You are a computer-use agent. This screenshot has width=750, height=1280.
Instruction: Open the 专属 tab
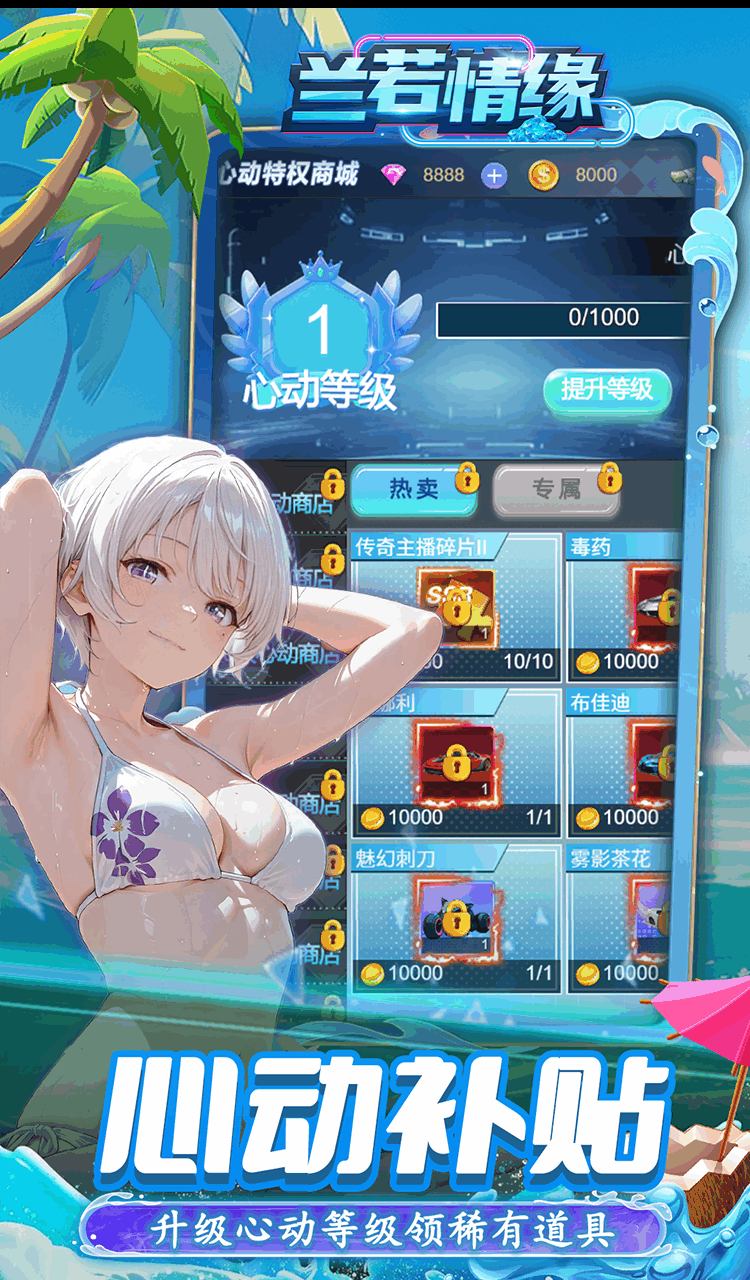(556, 489)
